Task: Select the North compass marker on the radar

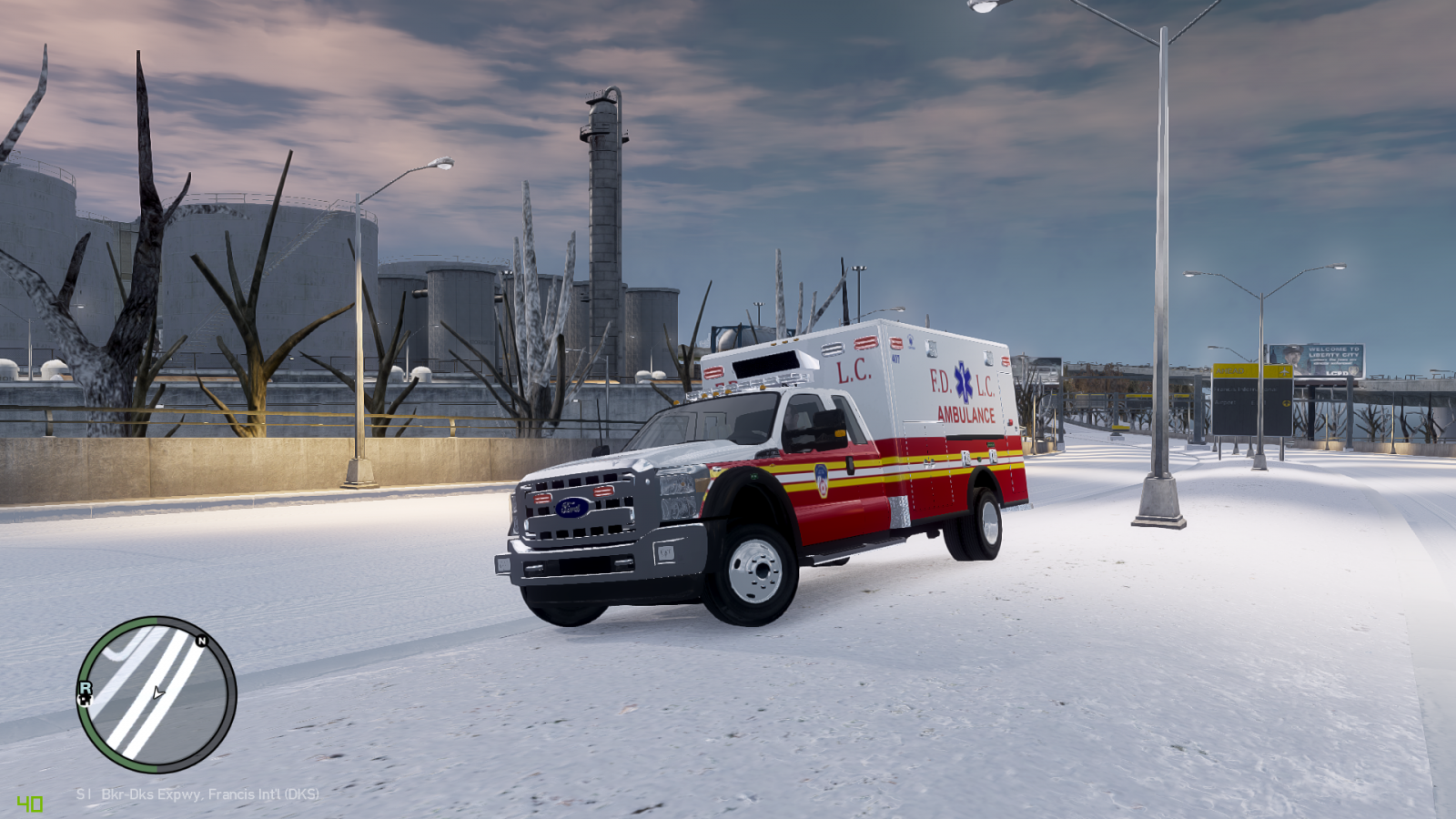Action: pyautogui.click(x=202, y=641)
